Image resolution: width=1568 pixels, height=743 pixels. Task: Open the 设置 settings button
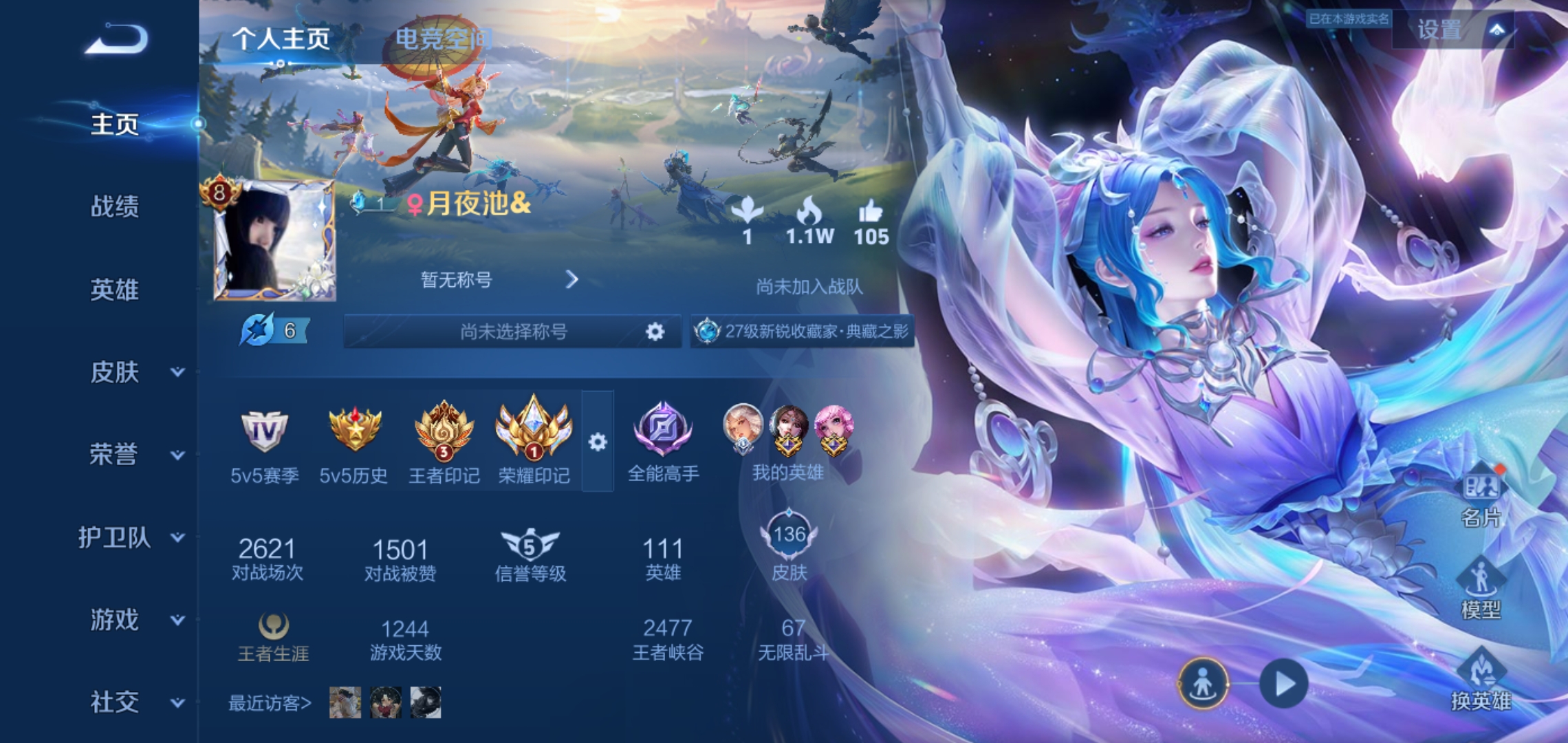click(x=1451, y=30)
